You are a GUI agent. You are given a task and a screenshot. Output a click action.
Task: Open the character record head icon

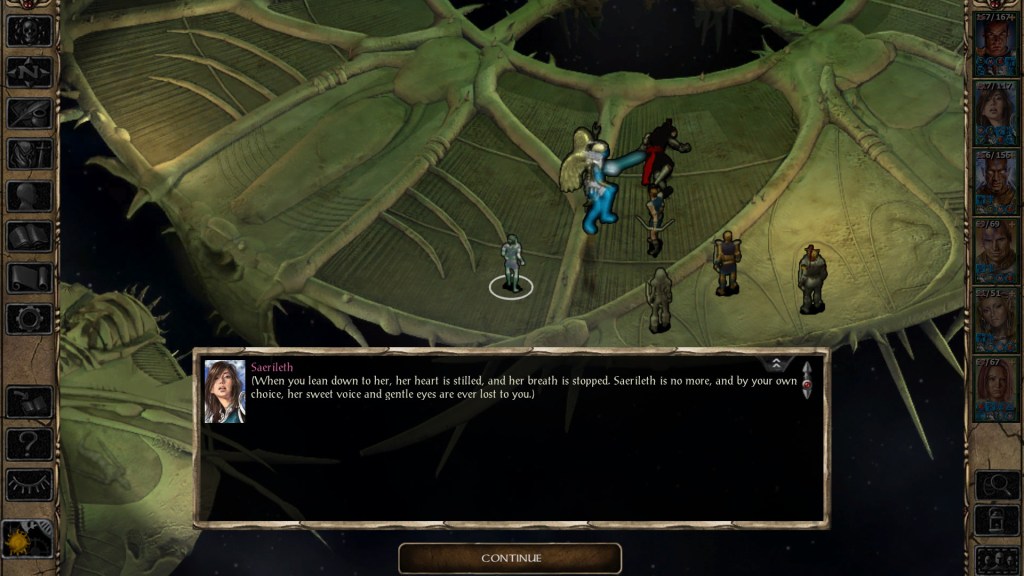29,195
